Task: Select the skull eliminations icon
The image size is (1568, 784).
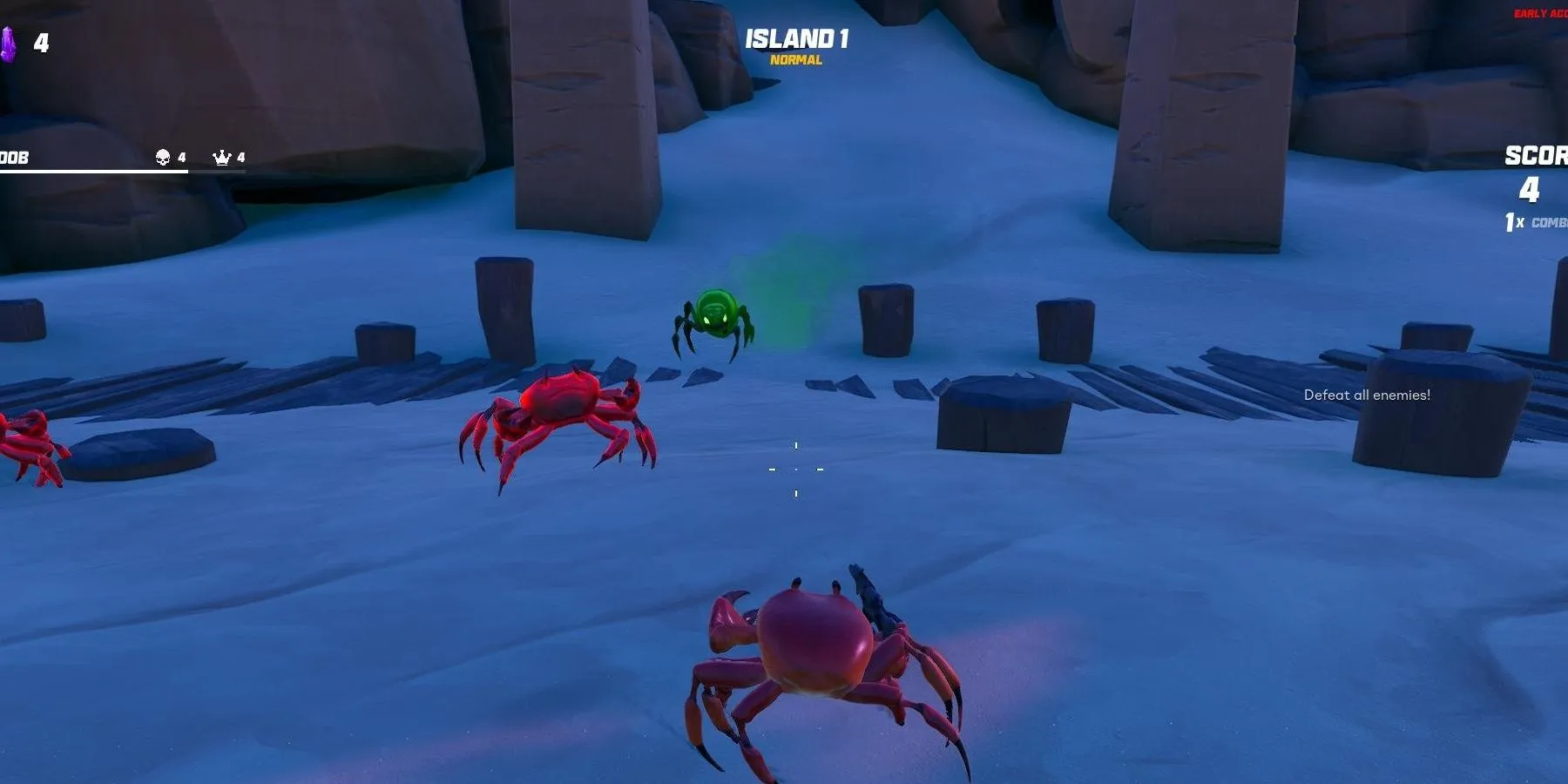Action: pyautogui.click(x=163, y=157)
